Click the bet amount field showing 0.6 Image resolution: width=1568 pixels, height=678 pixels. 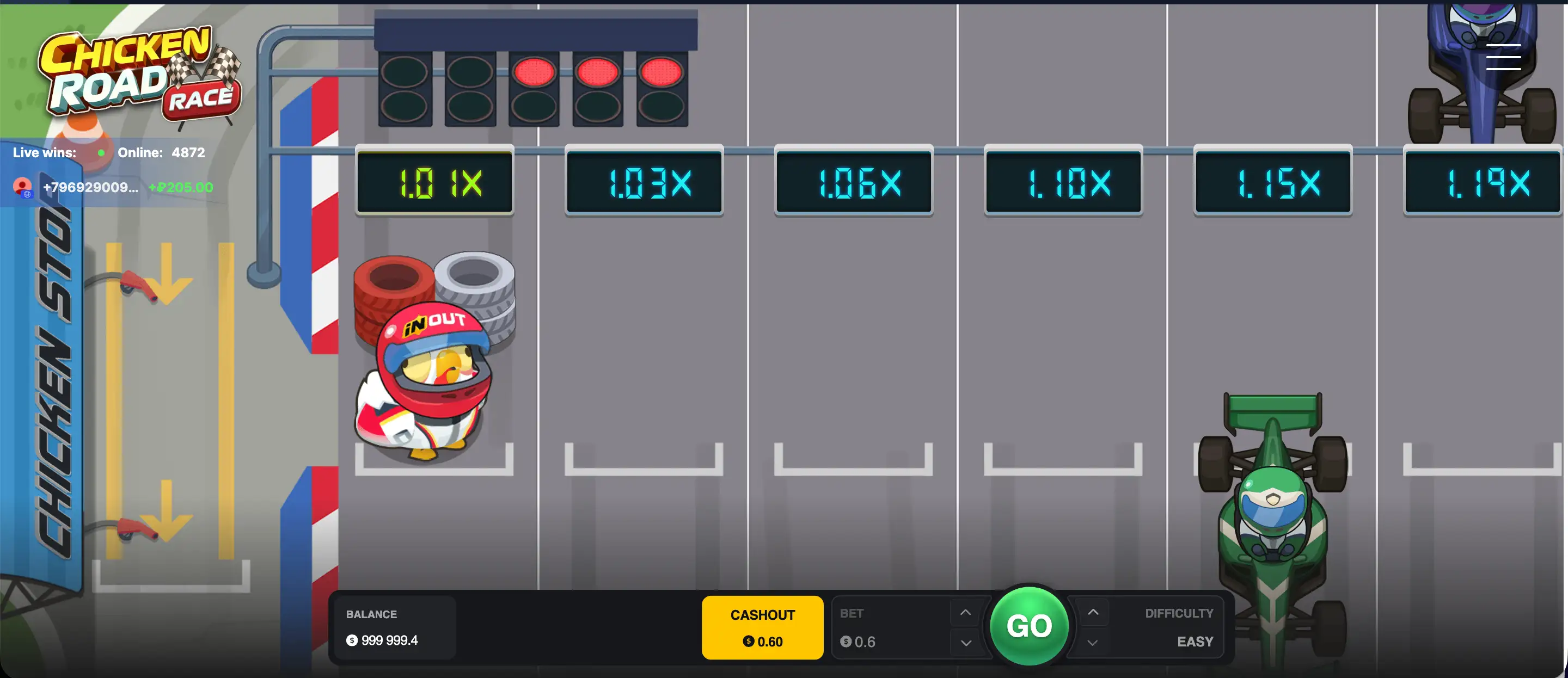[865, 641]
